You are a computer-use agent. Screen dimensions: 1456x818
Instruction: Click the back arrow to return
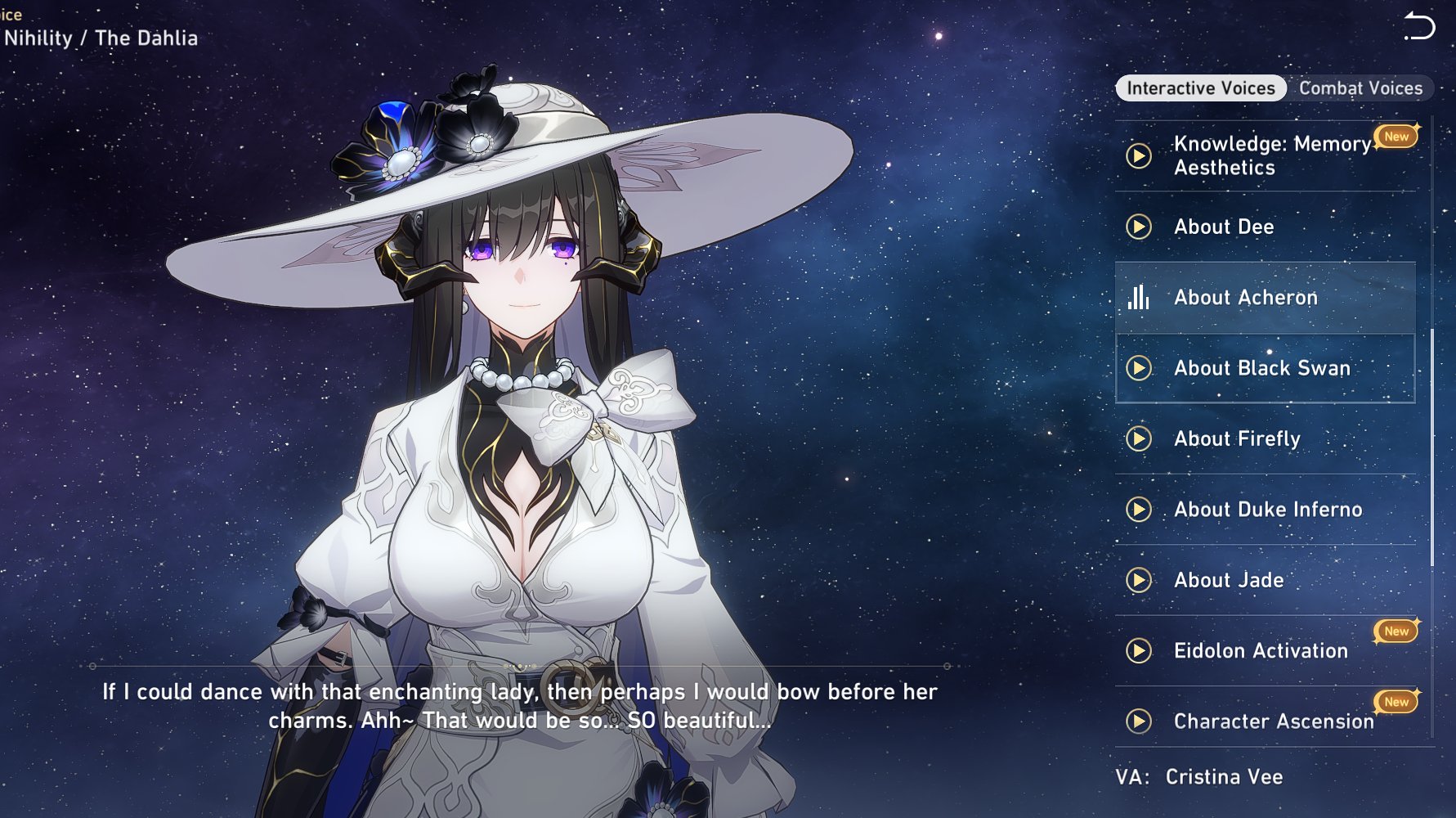pos(1419,27)
